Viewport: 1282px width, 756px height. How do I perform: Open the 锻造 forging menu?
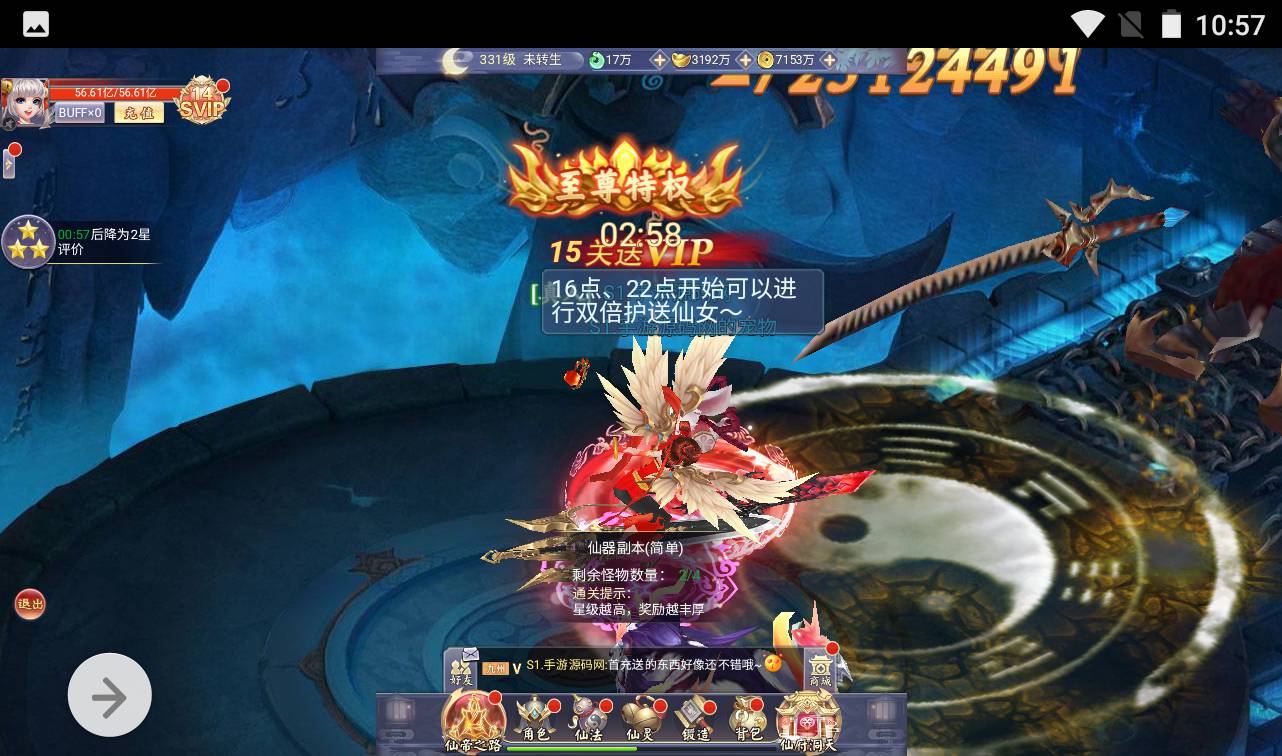[x=694, y=719]
